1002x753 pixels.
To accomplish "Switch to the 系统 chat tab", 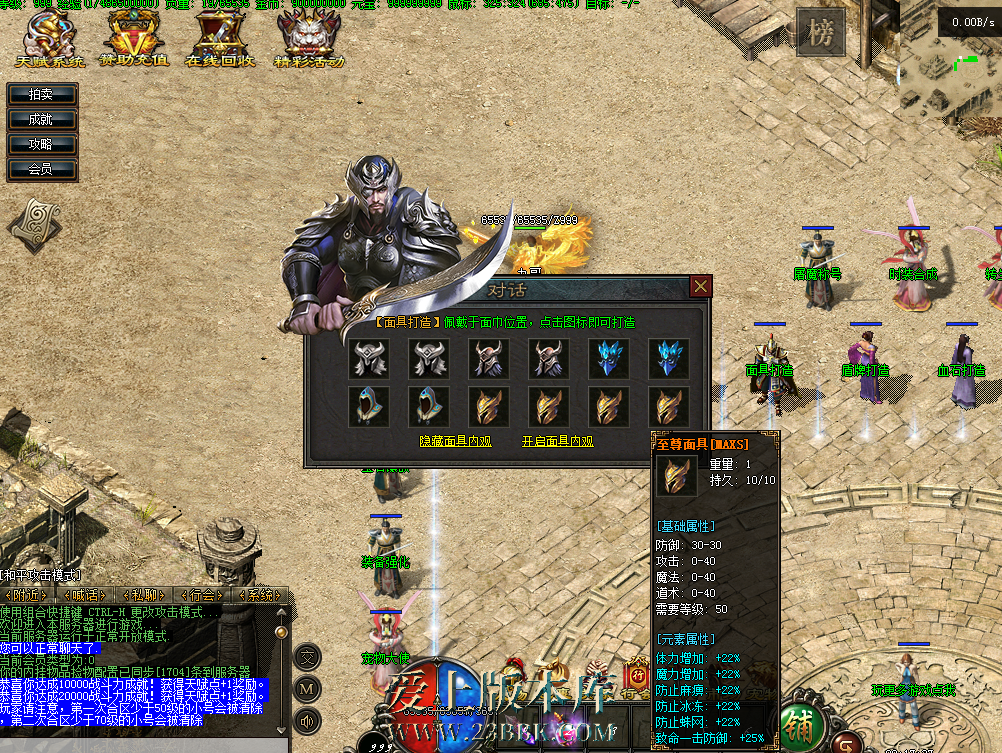I will tap(259, 595).
